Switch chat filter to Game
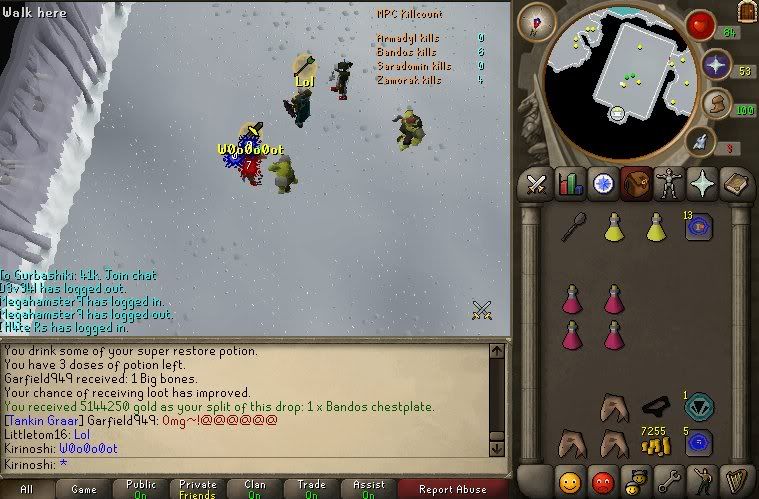This screenshot has height=499, width=759. 84,489
